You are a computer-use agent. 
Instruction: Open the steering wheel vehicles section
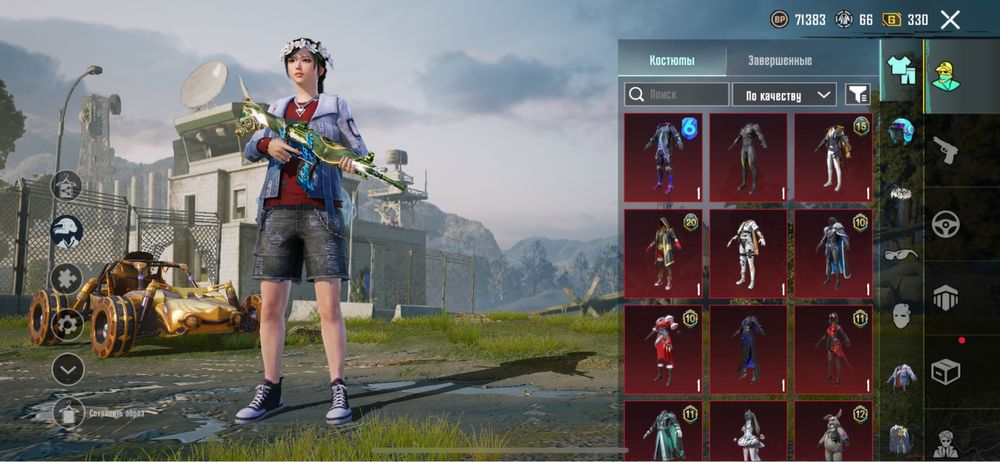pyautogui.click(x=945, y=224)
